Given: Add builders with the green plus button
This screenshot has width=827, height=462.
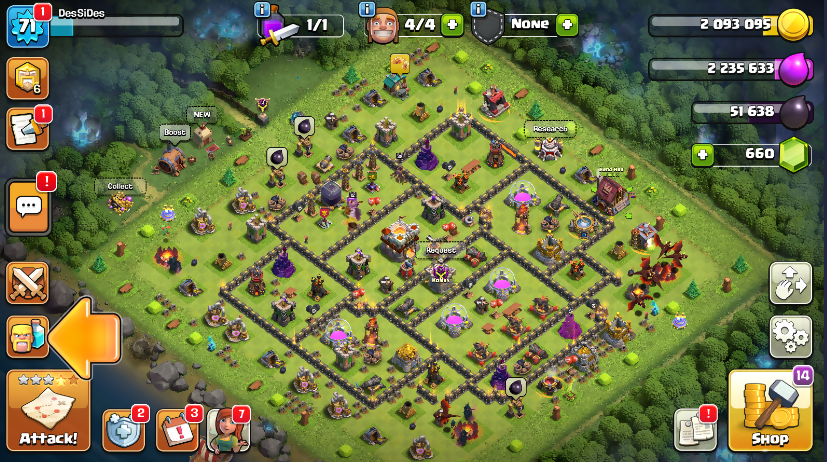Looking at the screenshot, I should (x=451, y=26).
